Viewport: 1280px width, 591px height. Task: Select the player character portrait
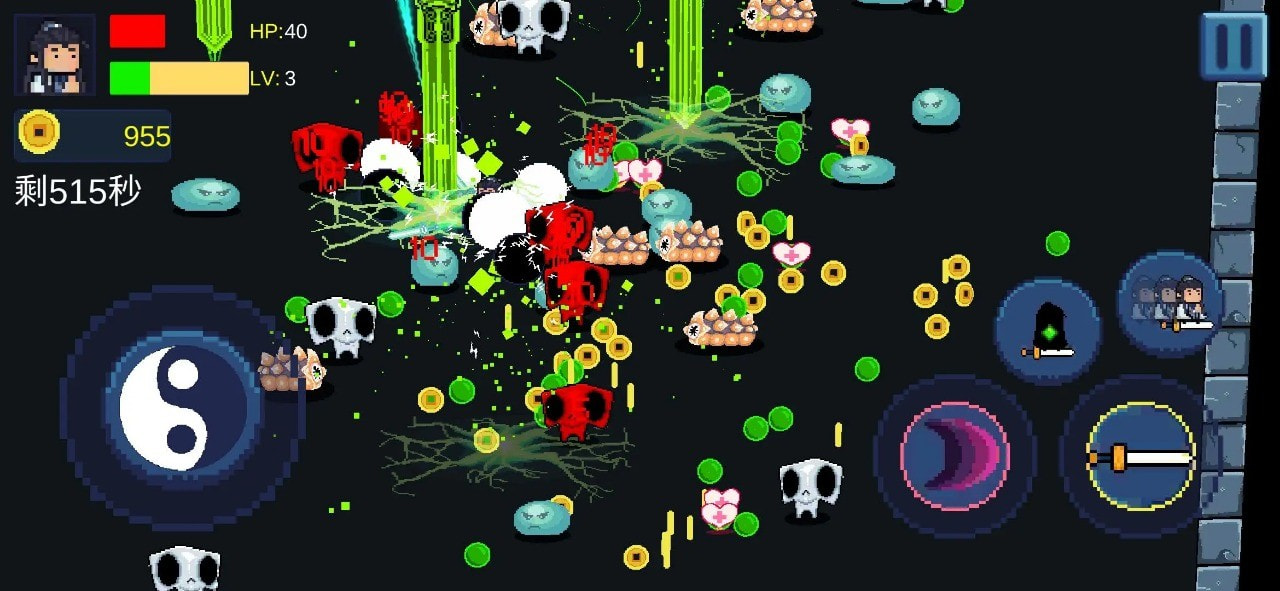pyautogui.click(x=55, y=55)
